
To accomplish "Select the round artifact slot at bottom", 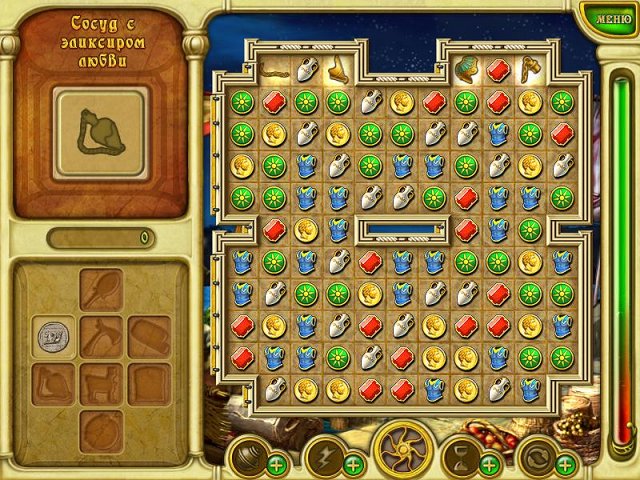I will [x=101, y=430].
